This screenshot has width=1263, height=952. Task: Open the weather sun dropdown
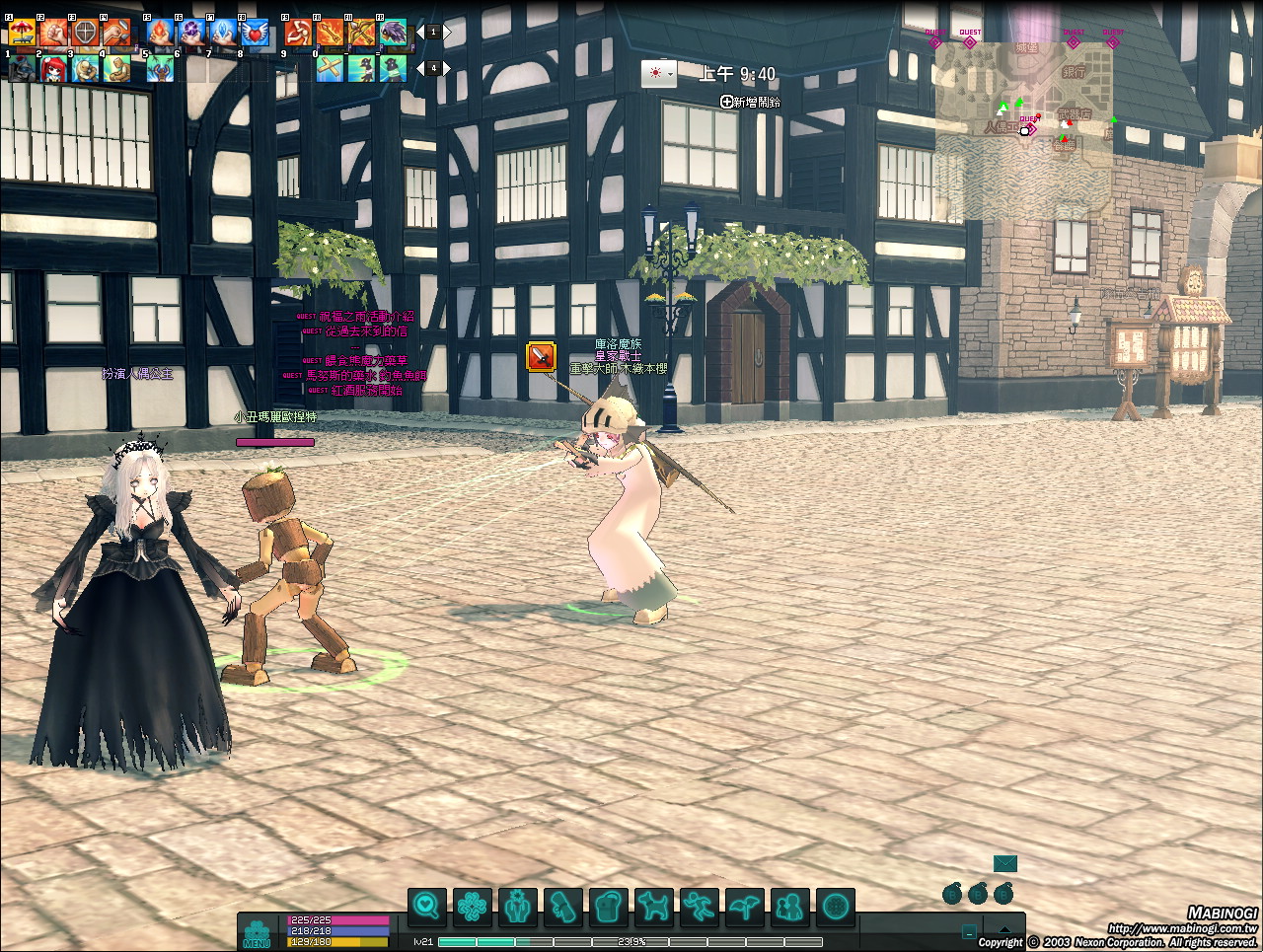click(658, 74)
